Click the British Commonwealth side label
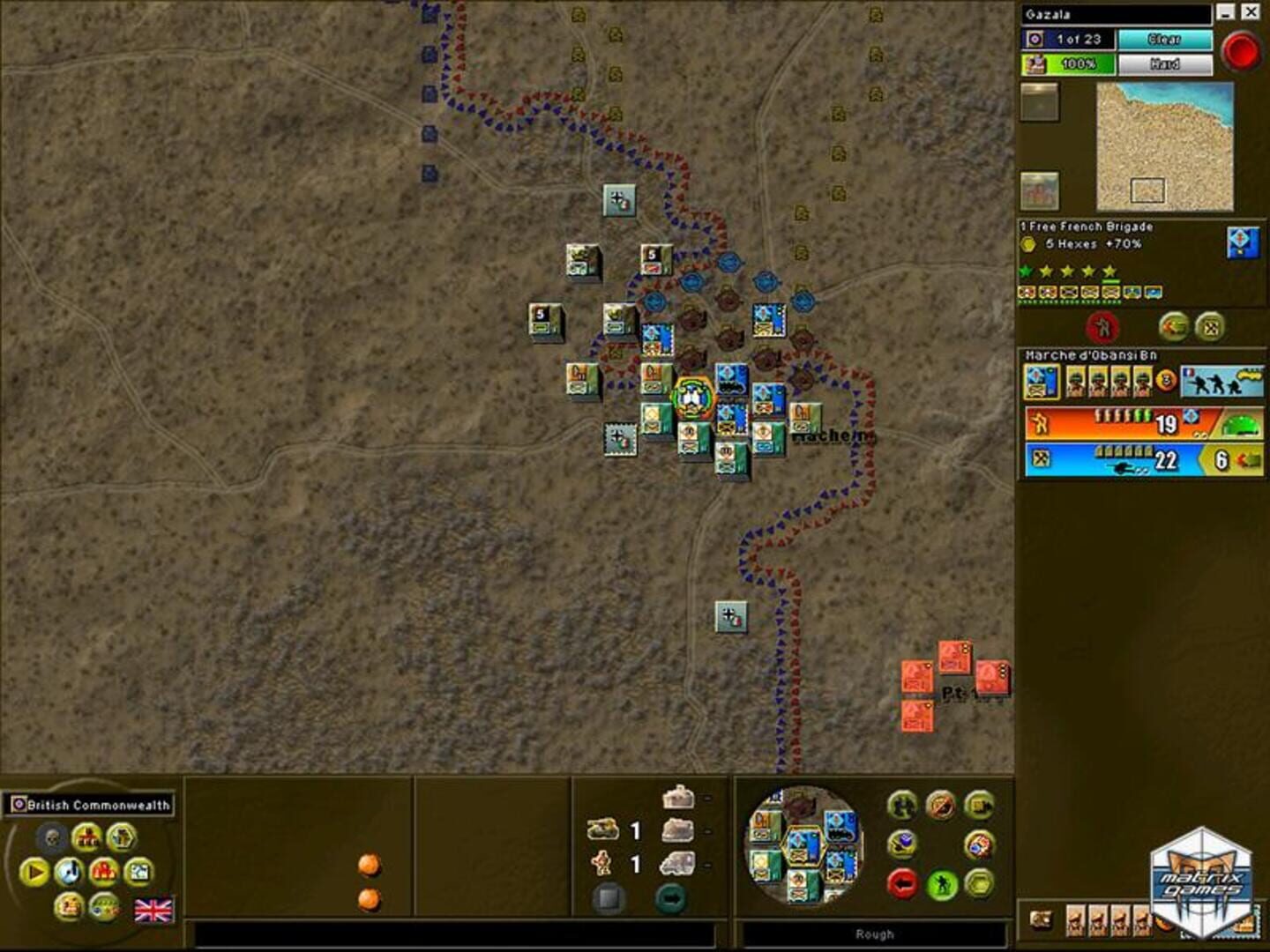This screenshot has height=952, width=1270. (x=86, y=804)
